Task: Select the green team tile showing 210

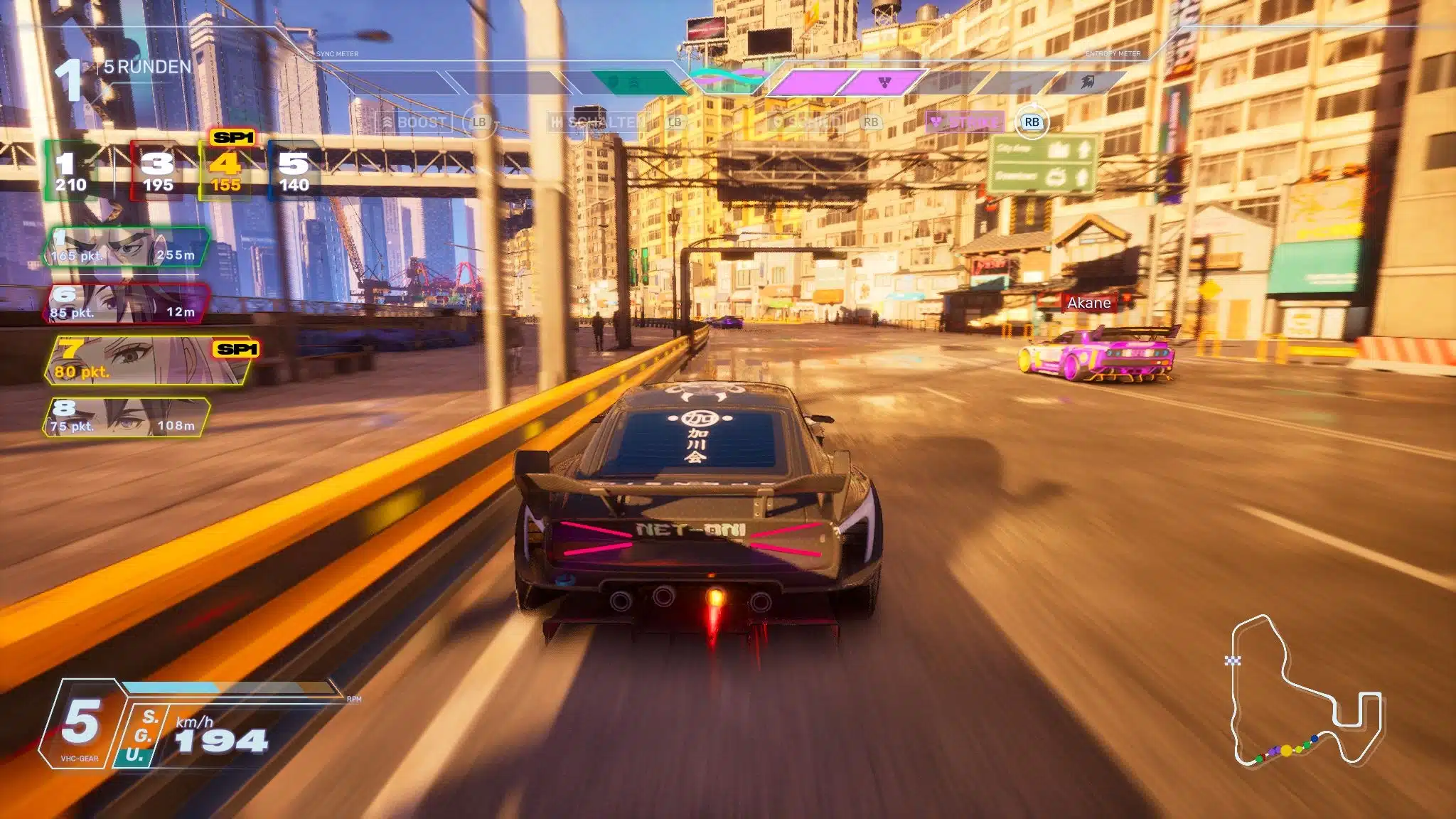Action: pyautogui.click(x=72, y=171)
